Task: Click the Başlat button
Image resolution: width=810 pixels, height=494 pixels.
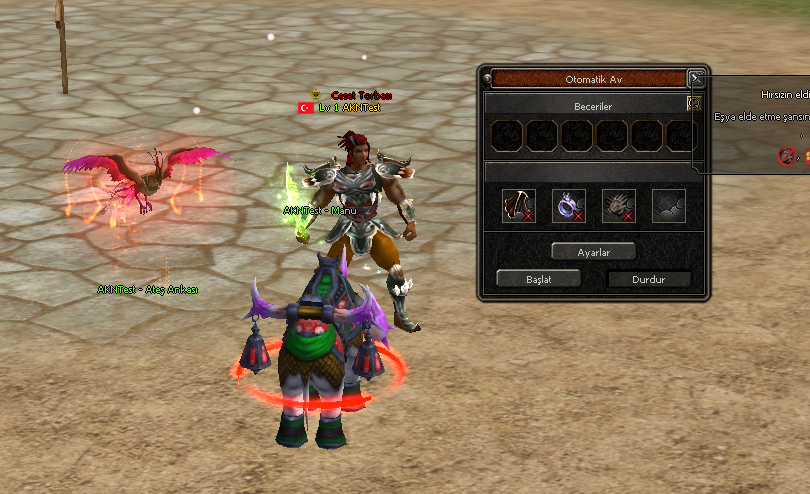Action: [x=538, y=279]
